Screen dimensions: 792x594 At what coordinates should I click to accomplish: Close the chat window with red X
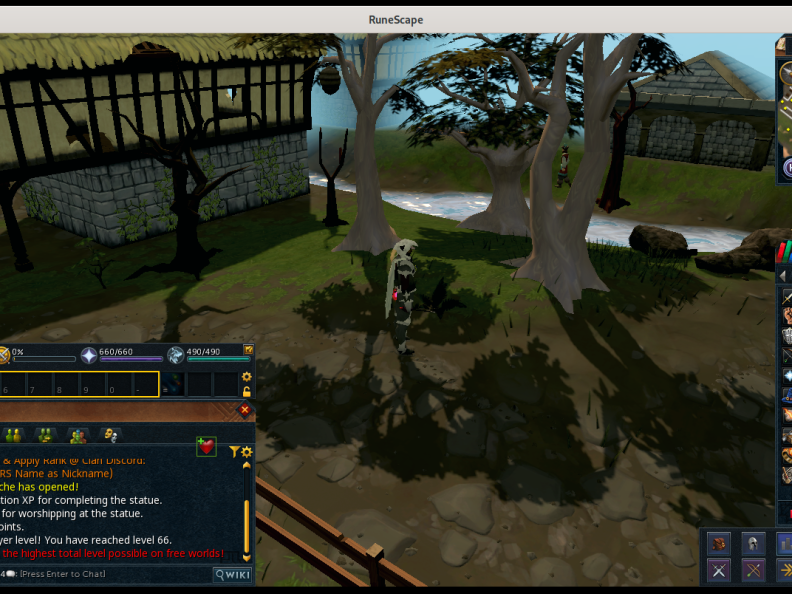(x=245, y=410)
